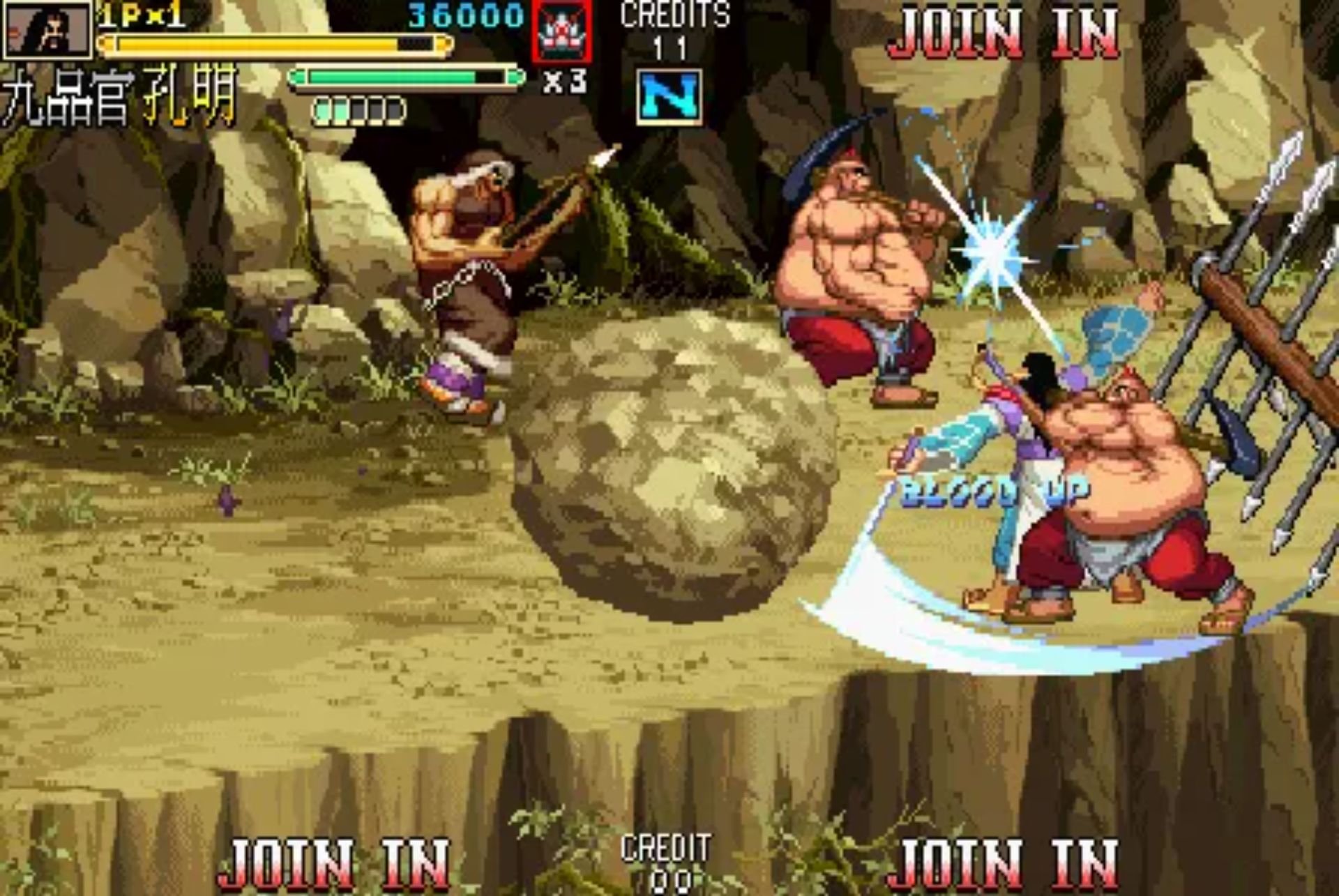
Task: Click the blue N icon
Action: [669, 97]
